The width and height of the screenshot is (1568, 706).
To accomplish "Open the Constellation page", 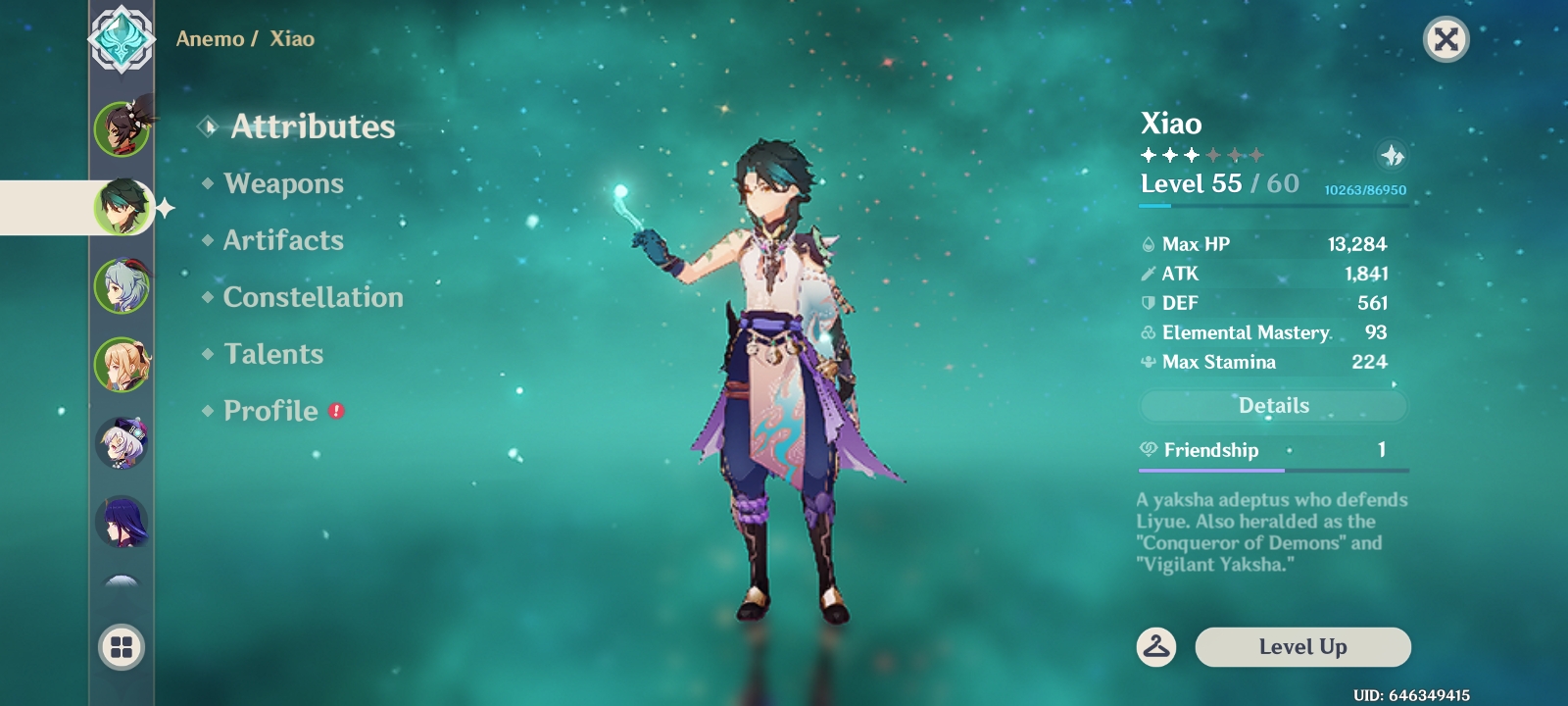I will pos(313,297).
